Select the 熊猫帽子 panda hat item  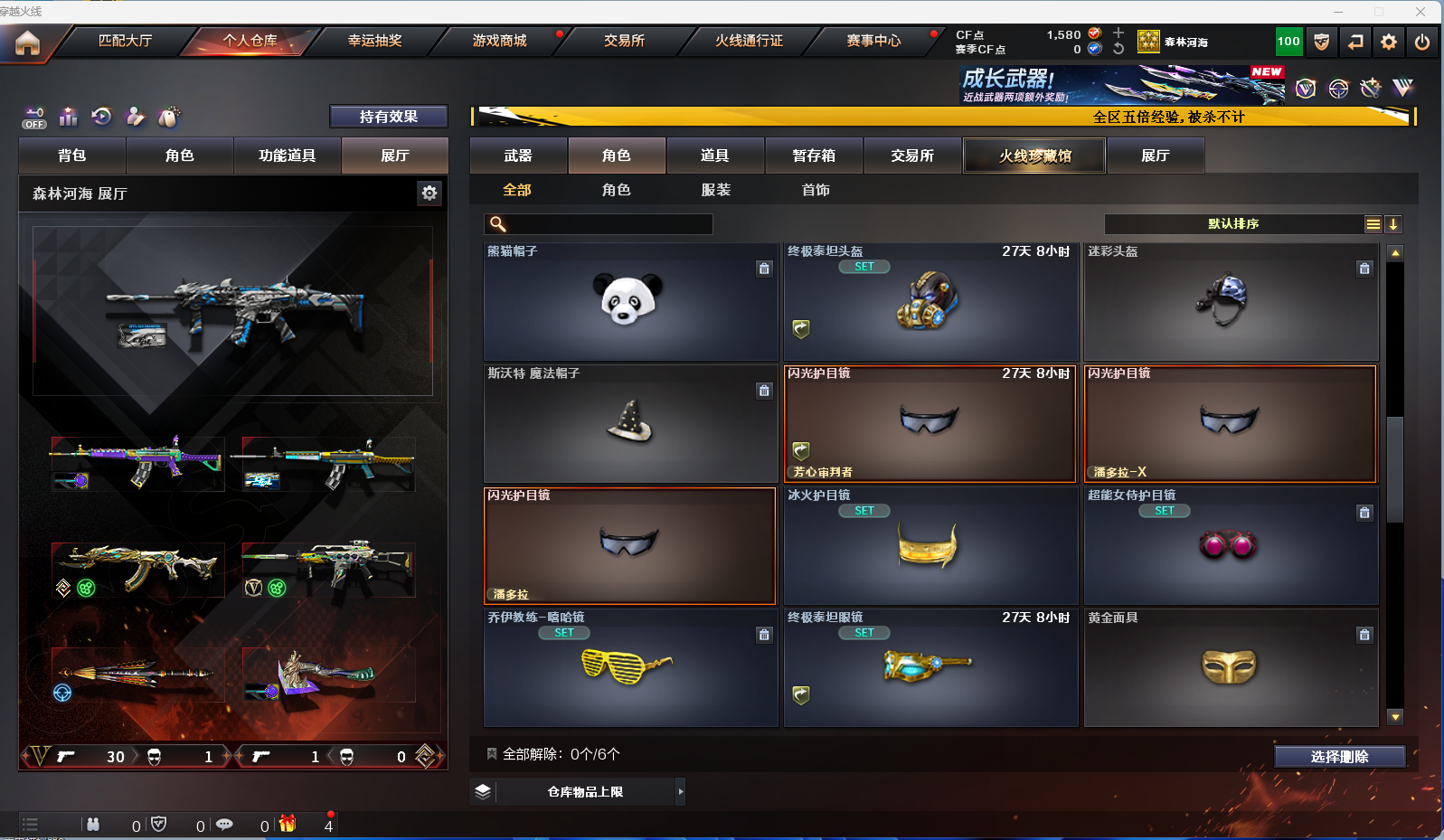click(630, 302)
